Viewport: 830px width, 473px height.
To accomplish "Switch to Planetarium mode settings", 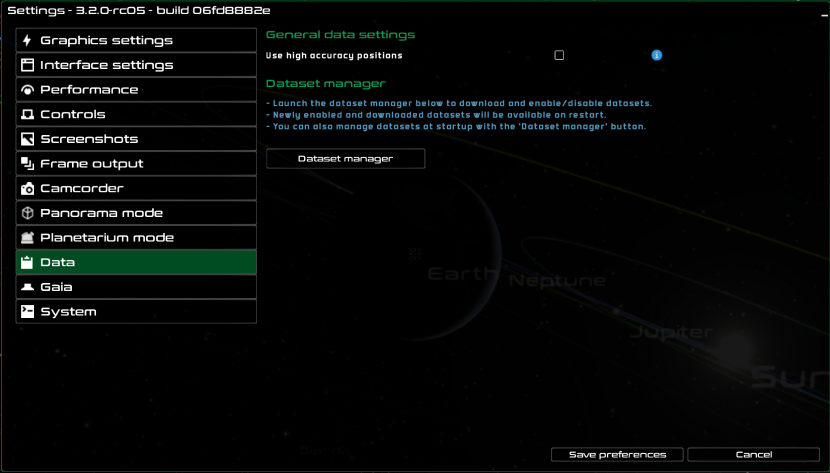I will [136, 238].
